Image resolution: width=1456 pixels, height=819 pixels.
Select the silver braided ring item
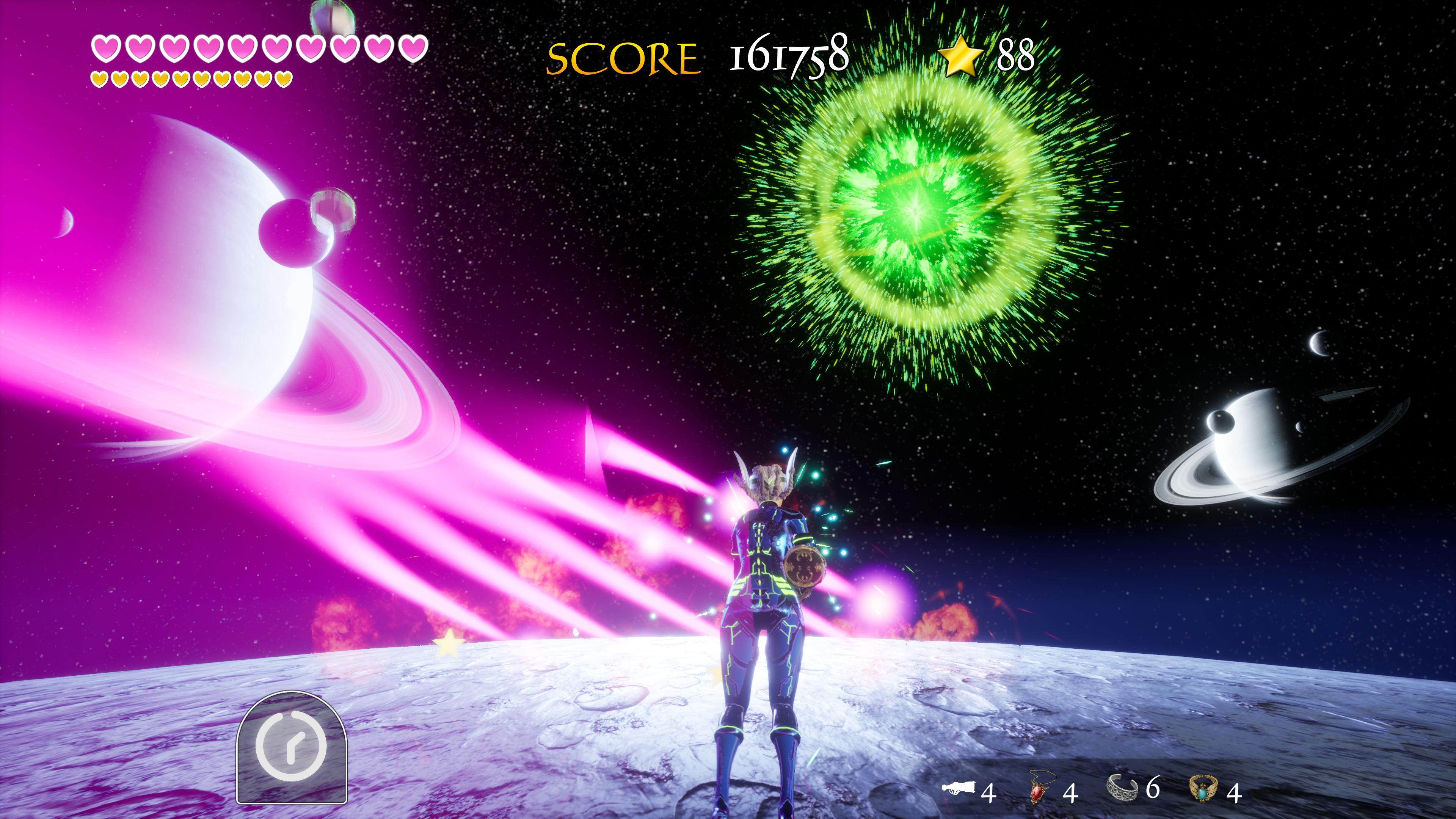pyautogui.click(x=1122, y=787)
